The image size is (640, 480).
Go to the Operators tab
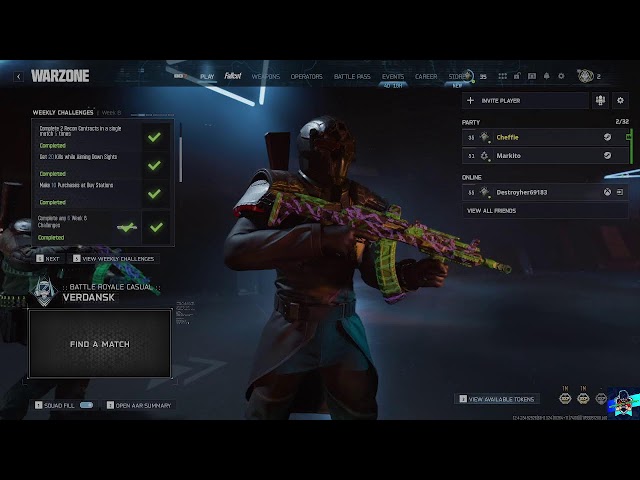(x=306, y=76)
